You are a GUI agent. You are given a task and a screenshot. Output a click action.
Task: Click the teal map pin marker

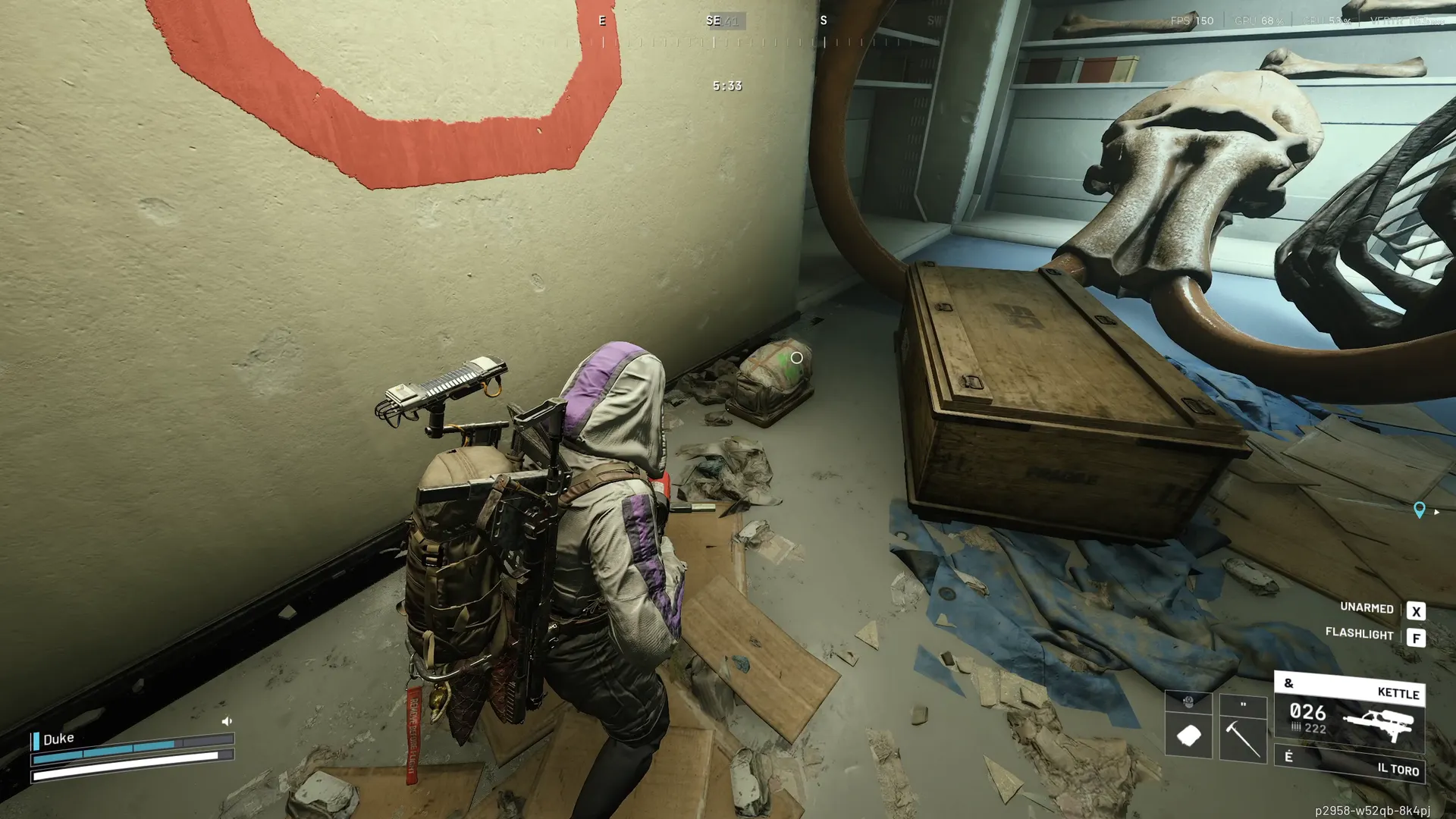coord(1419,510)
